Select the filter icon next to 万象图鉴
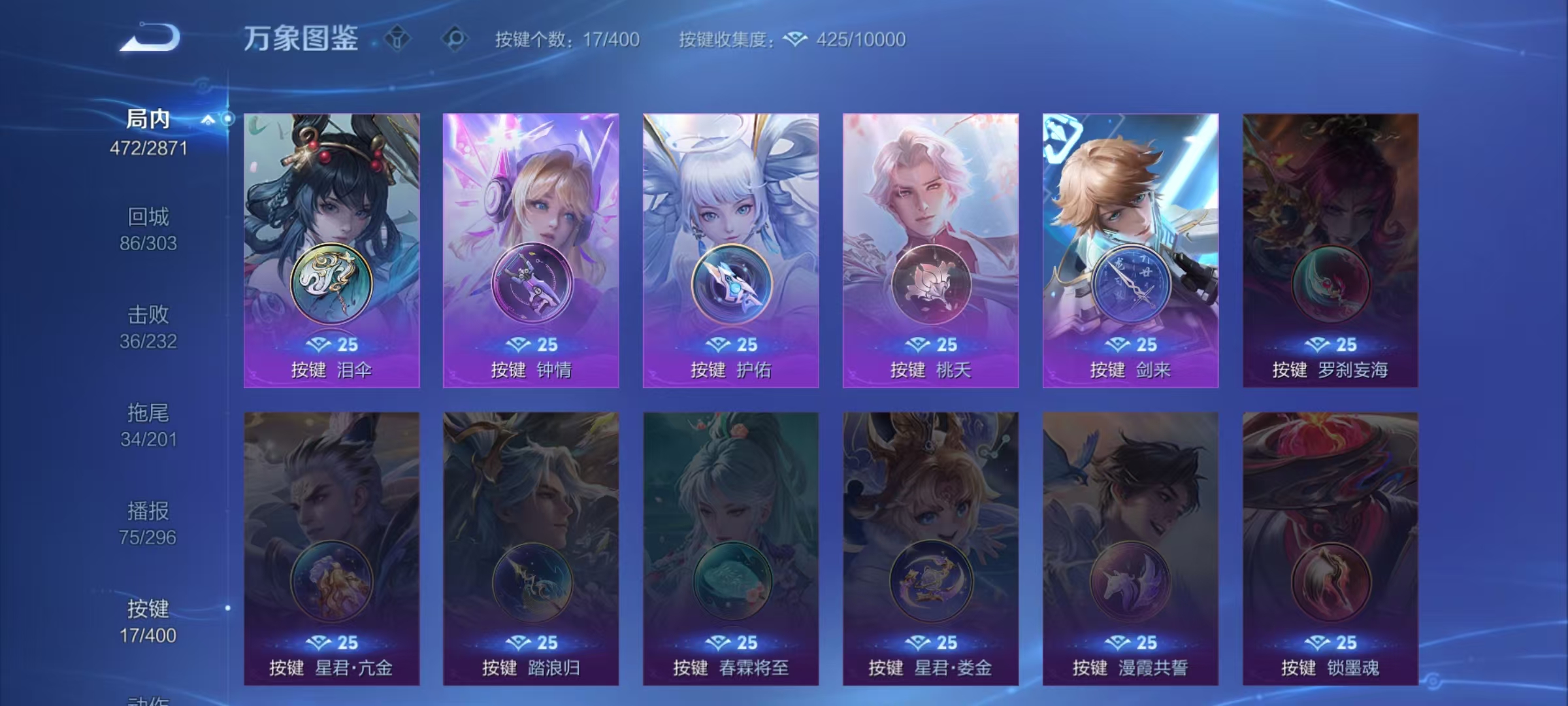 398,38
